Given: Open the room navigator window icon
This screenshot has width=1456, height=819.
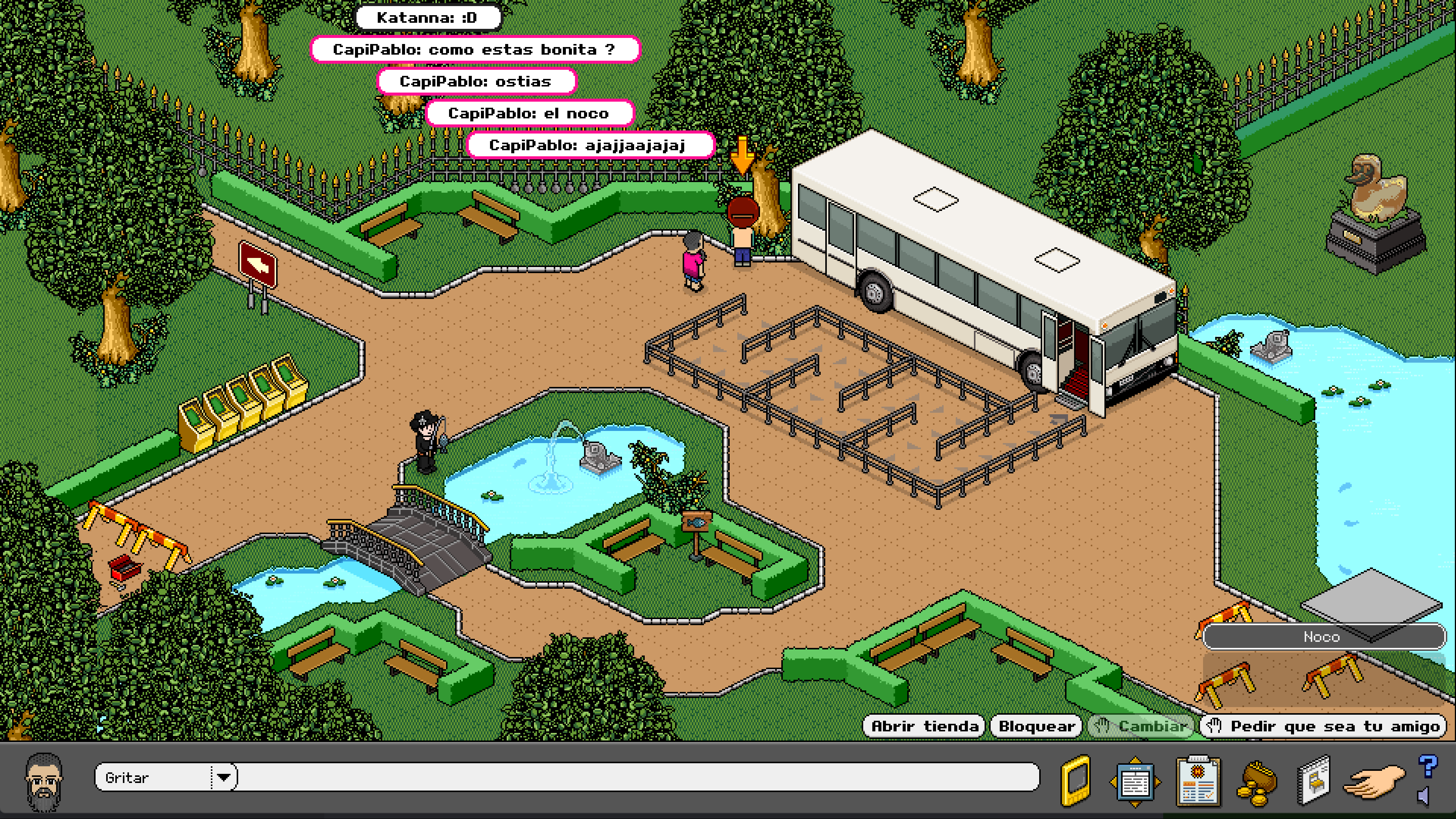Looking at the screenshot, I should point(1135,782).
